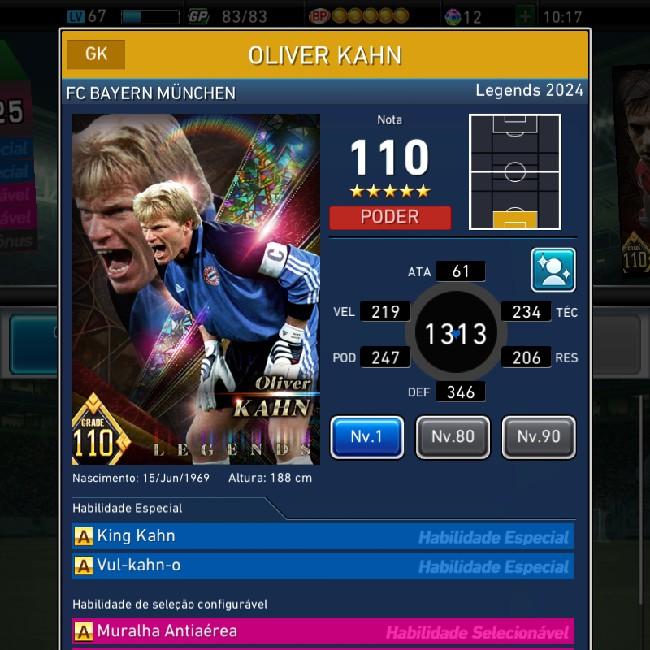The height and width of the screenshot is (650, 650).
Task: Open the player profile icon button
Action: 553,270
